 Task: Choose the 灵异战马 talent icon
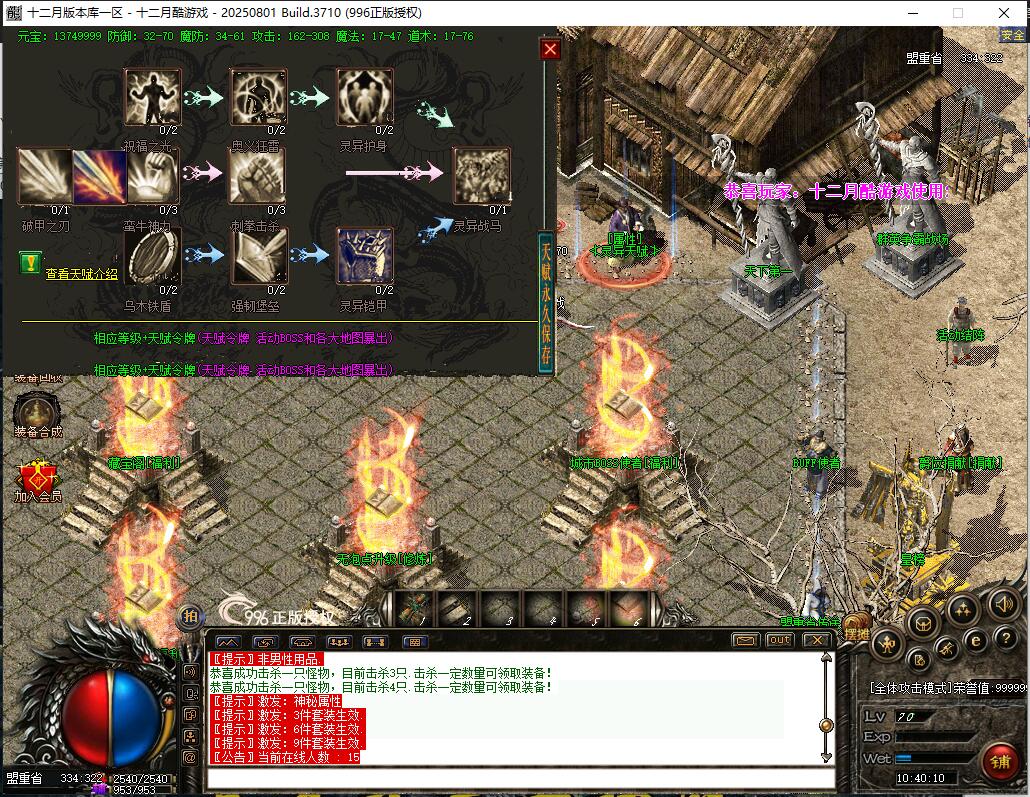pyautogui.click(x=482, y=176)
